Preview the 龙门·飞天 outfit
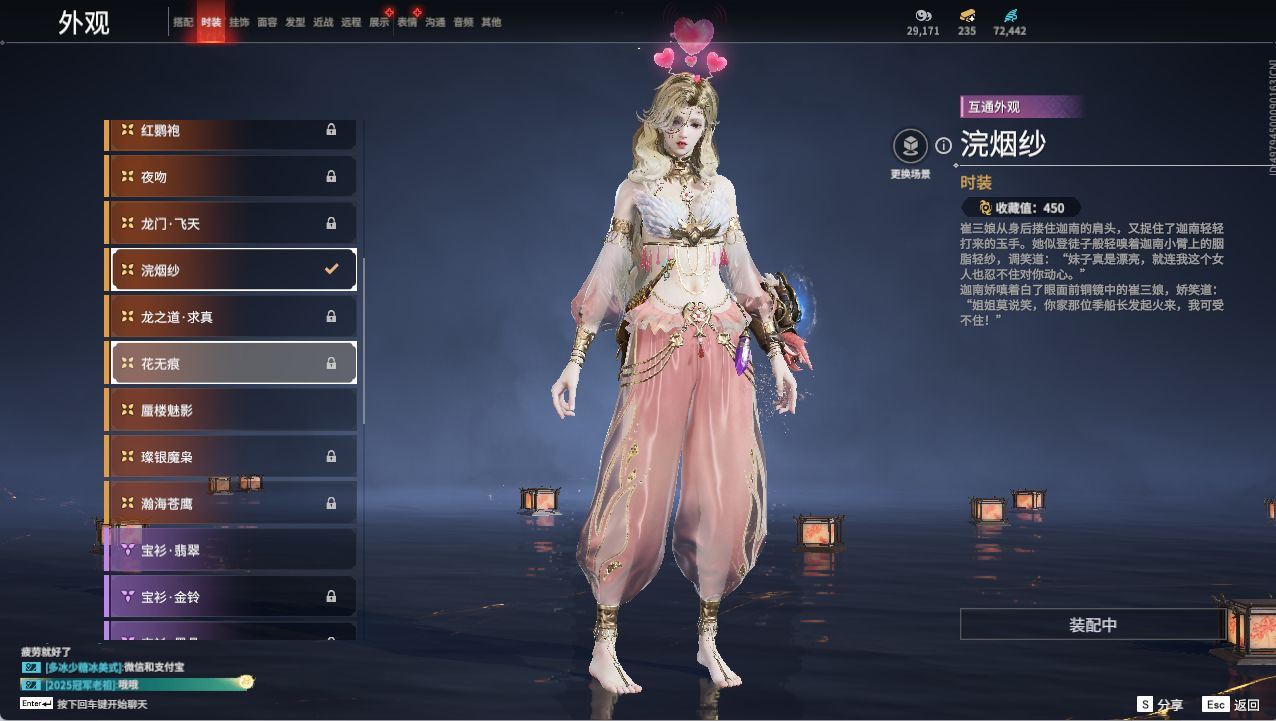 pos(232,224)
